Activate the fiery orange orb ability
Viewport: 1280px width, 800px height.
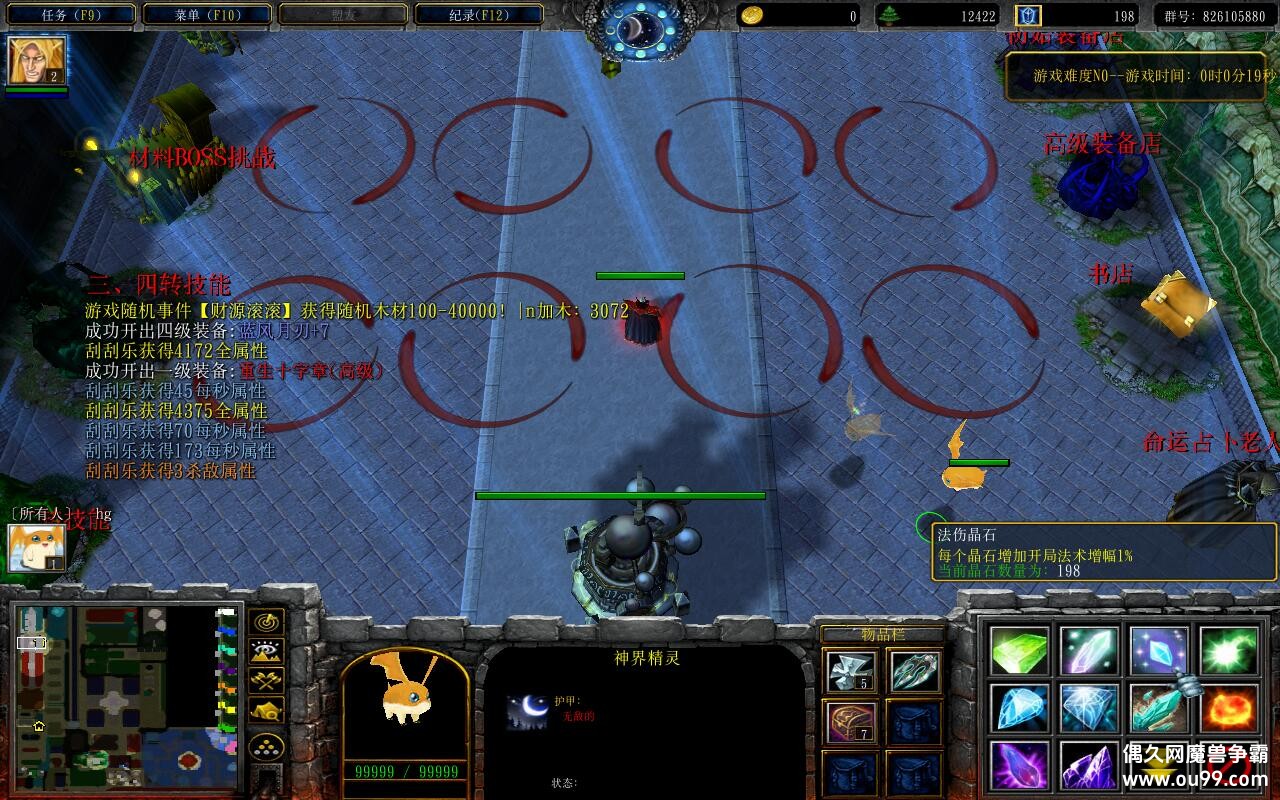(x=1228, y=708)
